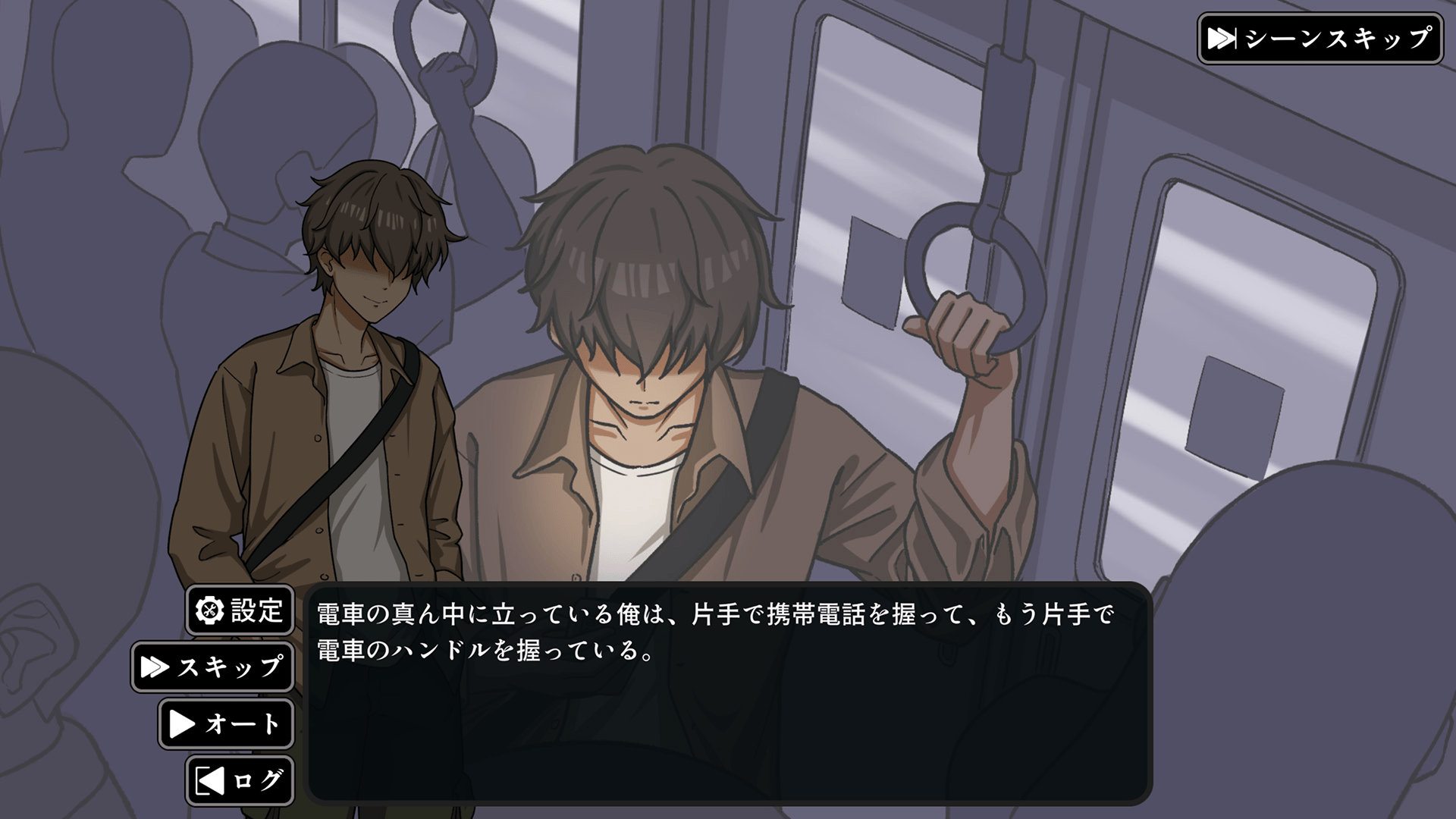Activate the スキップ skip button
This screenshot has width=1456, height=819.
[213, 667]
